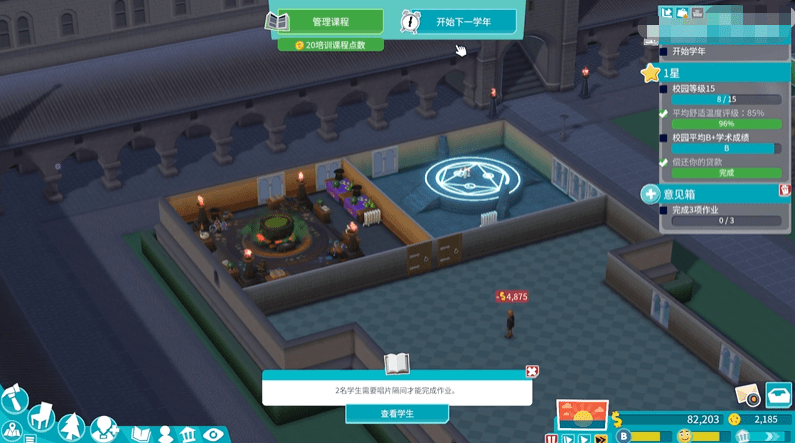Expand the 意见箱 suggestion box plus button
Viewport: 795px width, 443px height.
pyautogui.click(x=650, y=193)
